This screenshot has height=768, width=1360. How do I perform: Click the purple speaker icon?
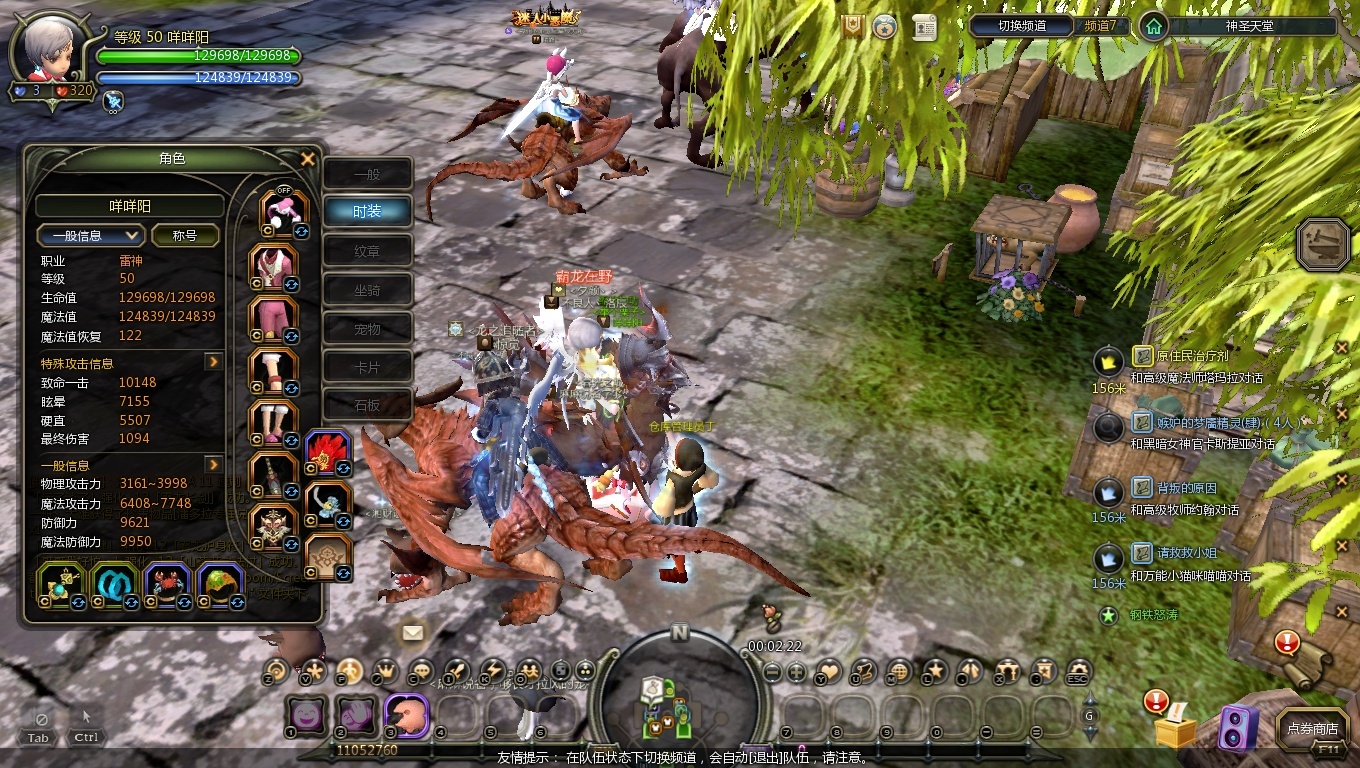1237,727
